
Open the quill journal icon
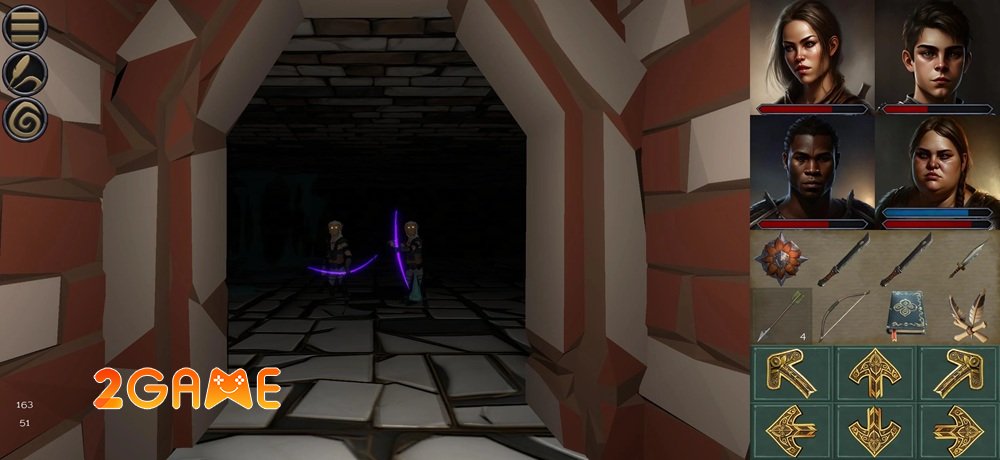point(26,73)
